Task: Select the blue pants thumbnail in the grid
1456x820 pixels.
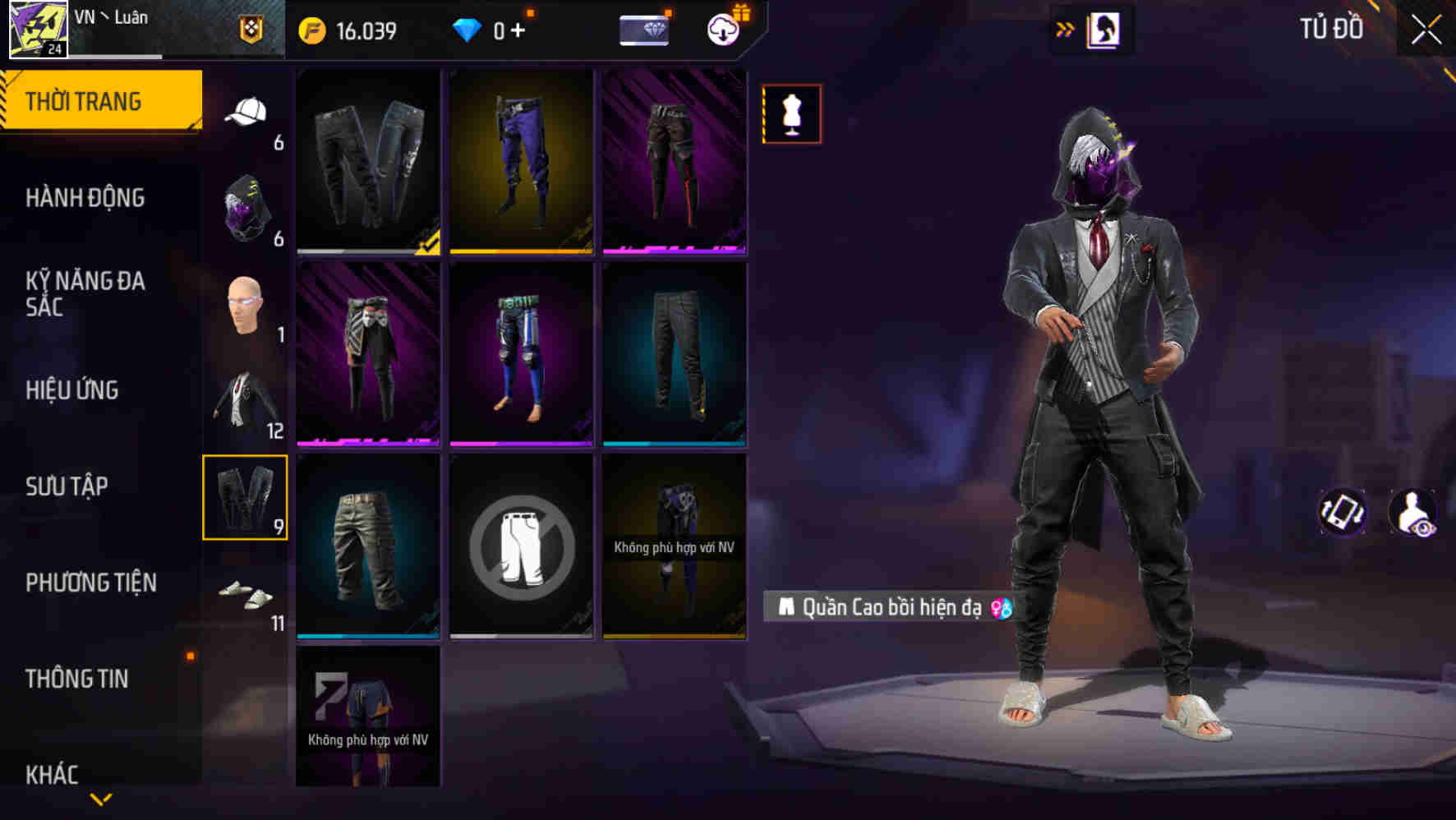Action: [521, 161]
